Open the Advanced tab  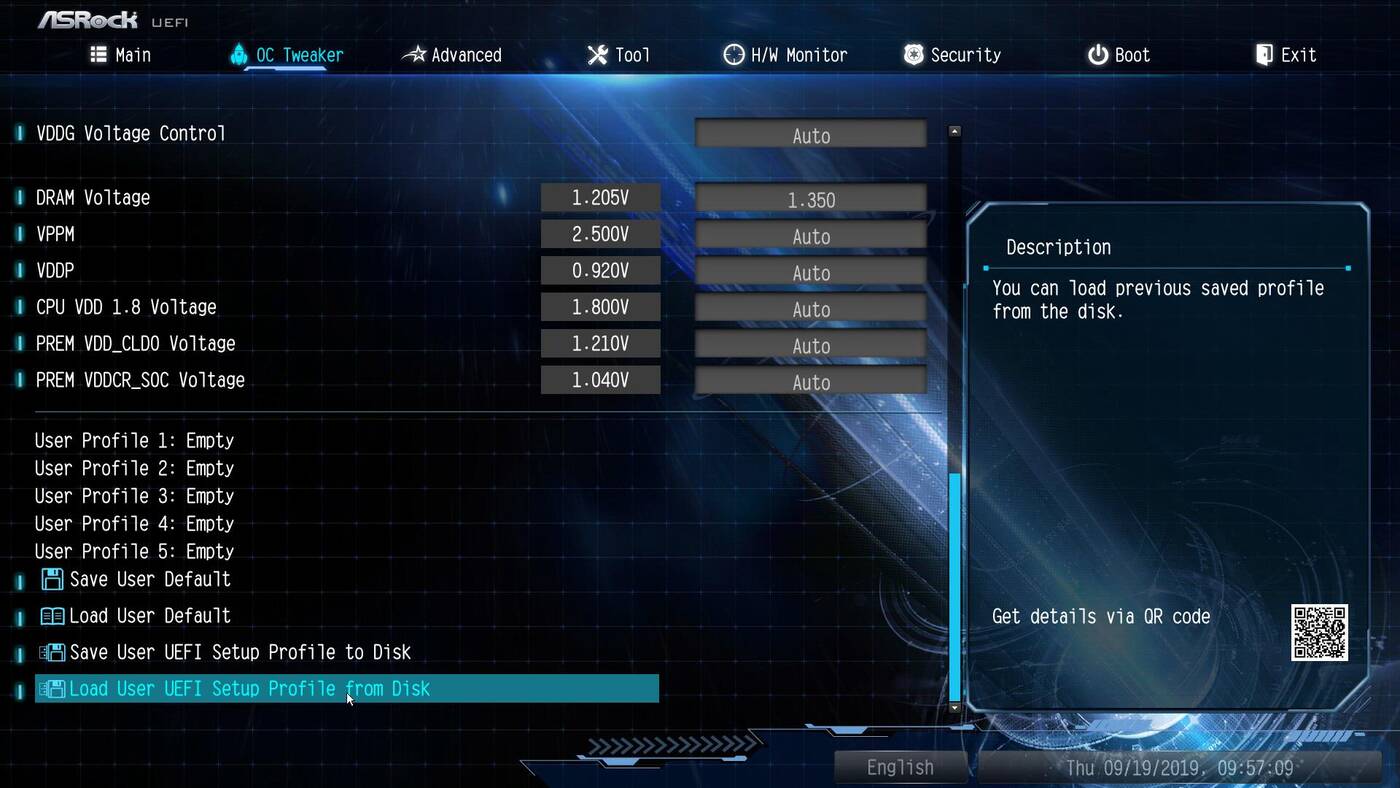tap(452, 55)
